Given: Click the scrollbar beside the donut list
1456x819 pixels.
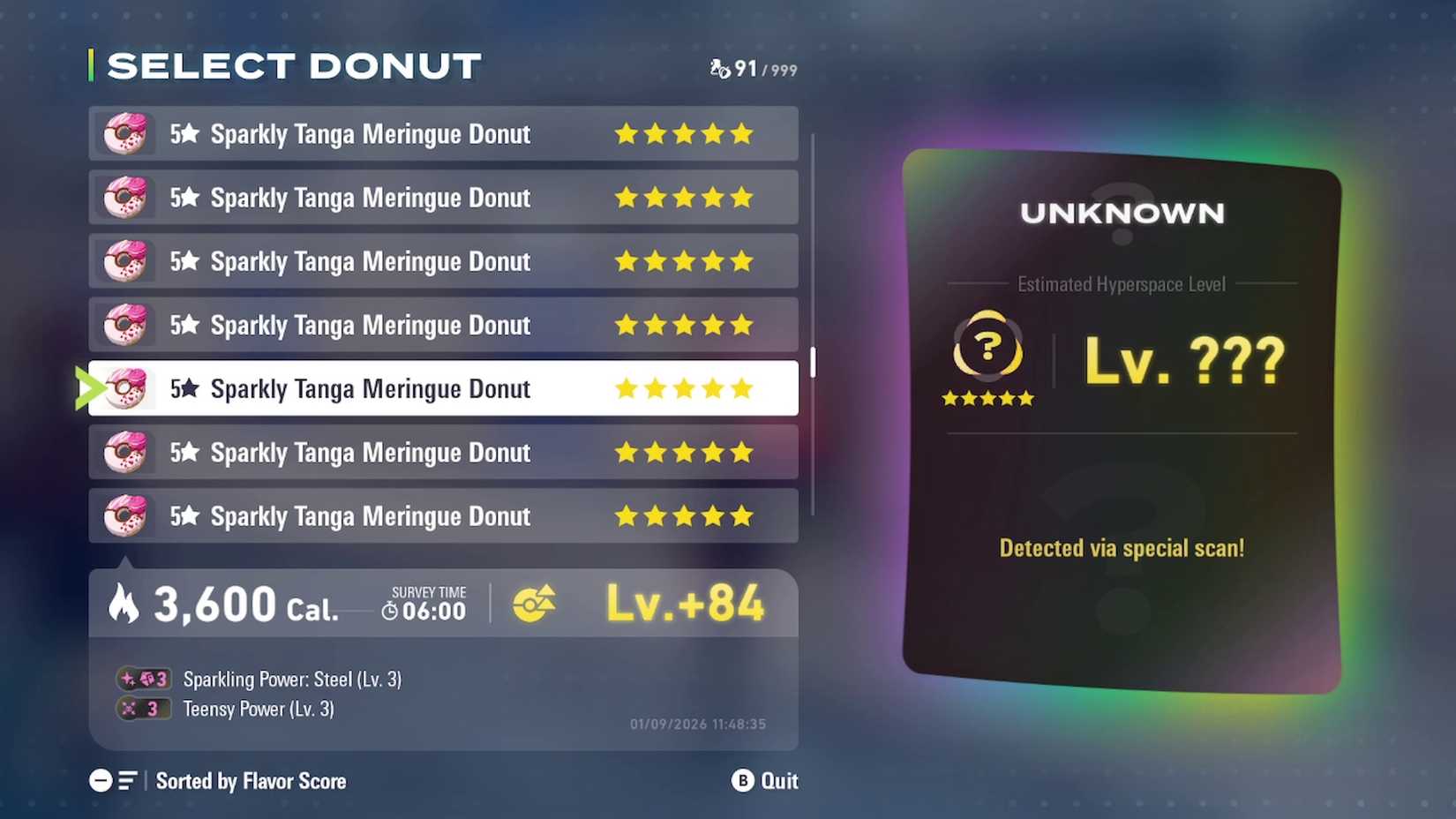Looking at the screenshot, I should [x=813, y=362].
